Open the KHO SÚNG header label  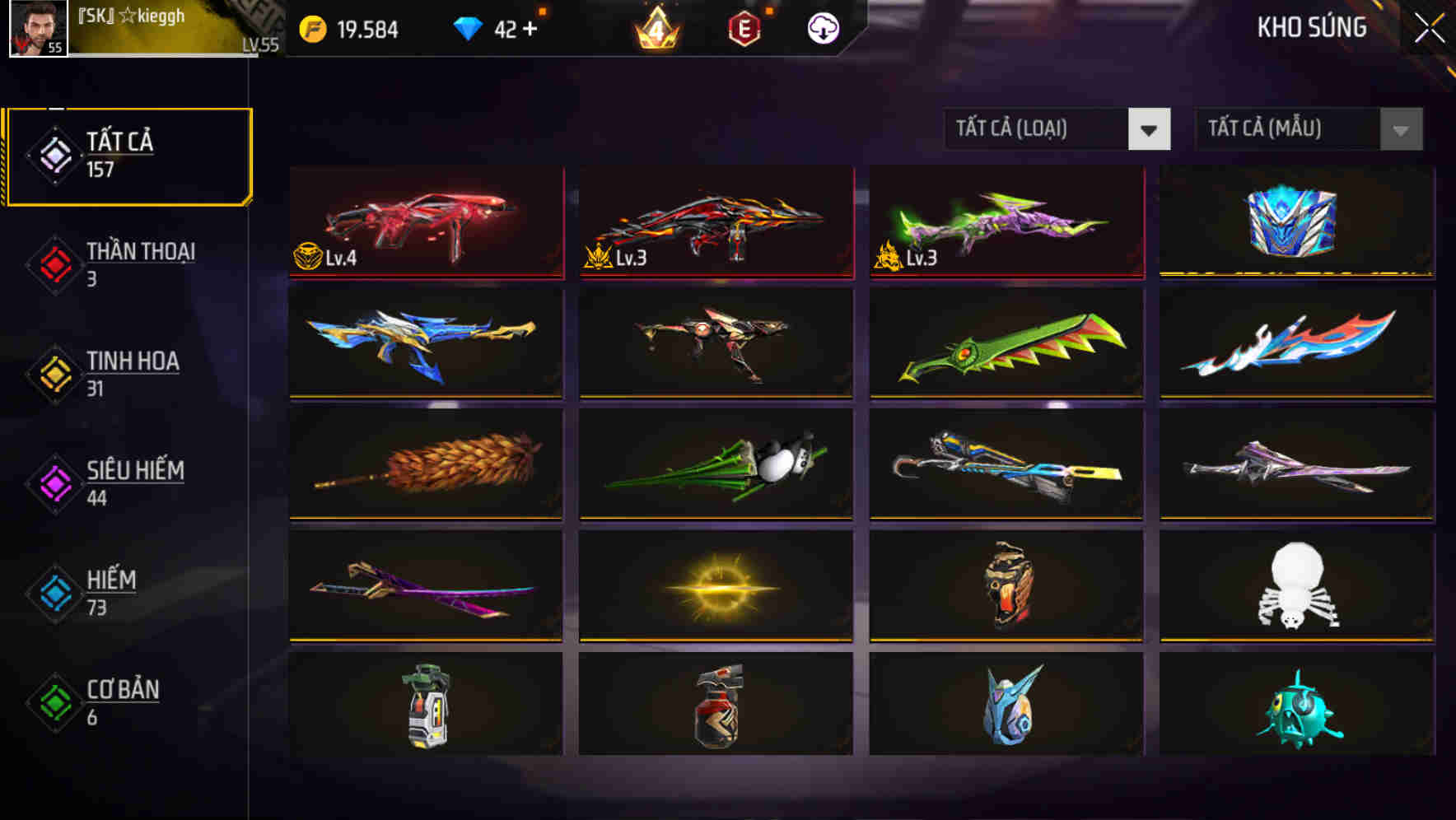[x=1313, y=27]
